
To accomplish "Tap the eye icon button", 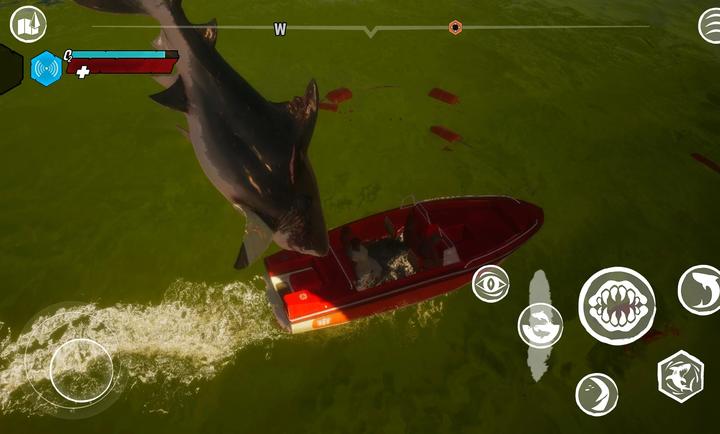I will [490, 283].
